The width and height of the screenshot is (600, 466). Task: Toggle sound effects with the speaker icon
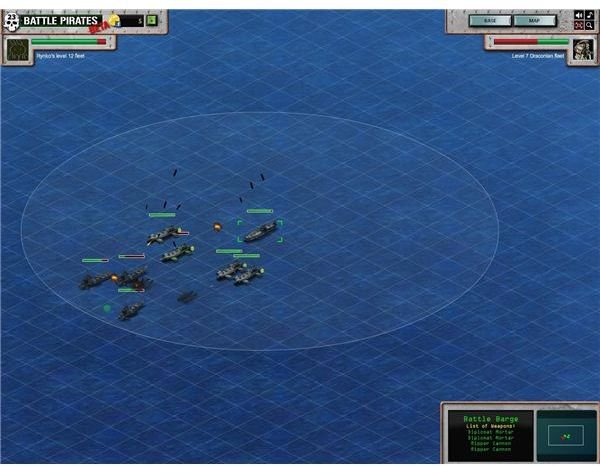(579, 14)
